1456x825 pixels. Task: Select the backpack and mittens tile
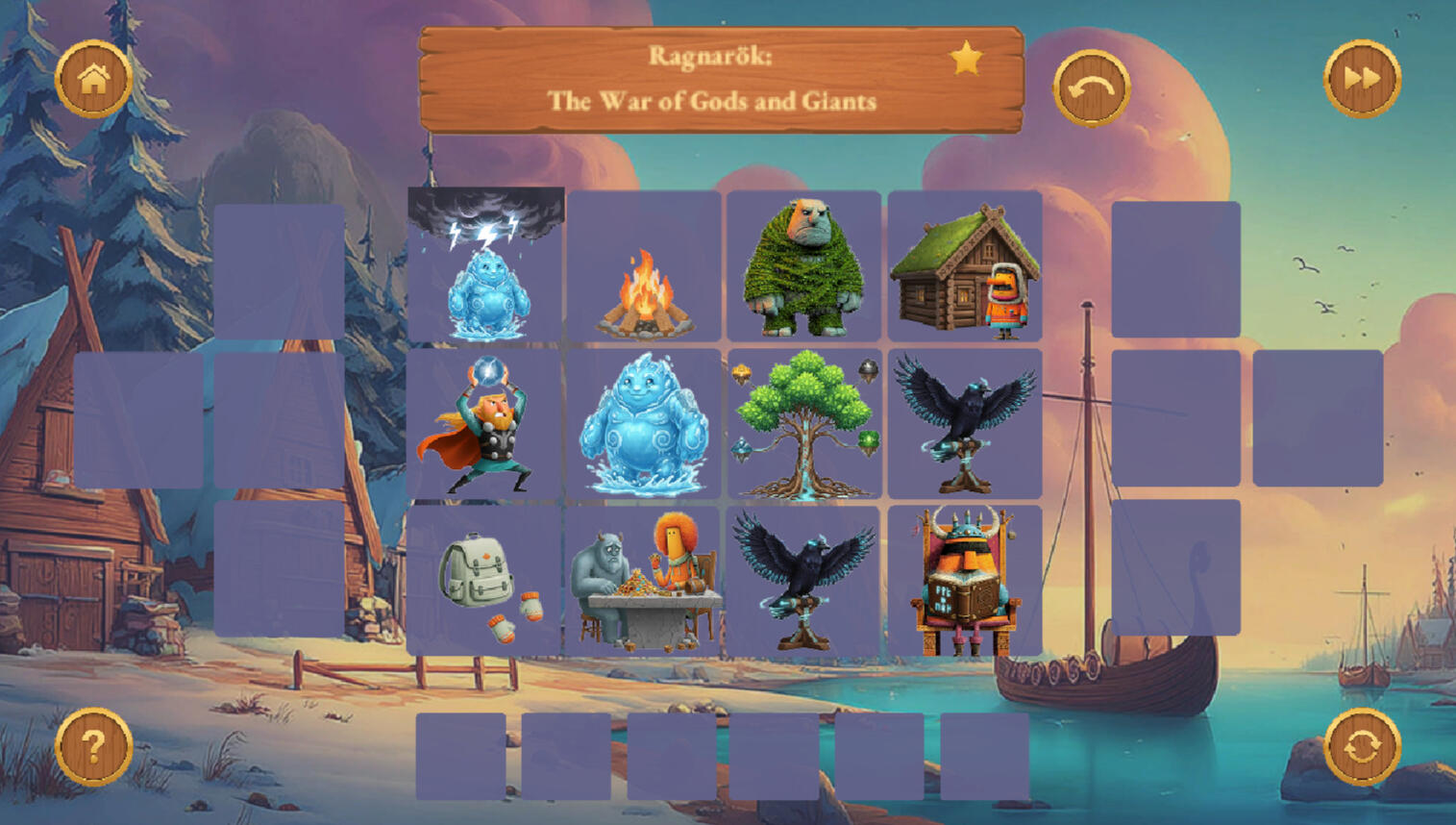point(486,582)
